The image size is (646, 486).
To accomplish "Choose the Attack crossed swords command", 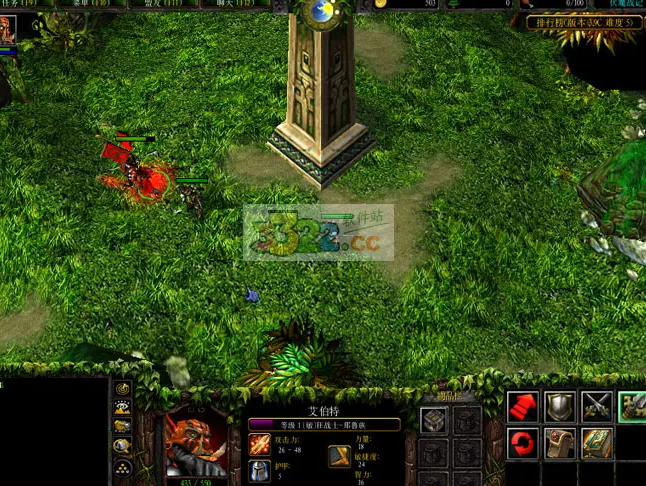I will pos(597,406).
